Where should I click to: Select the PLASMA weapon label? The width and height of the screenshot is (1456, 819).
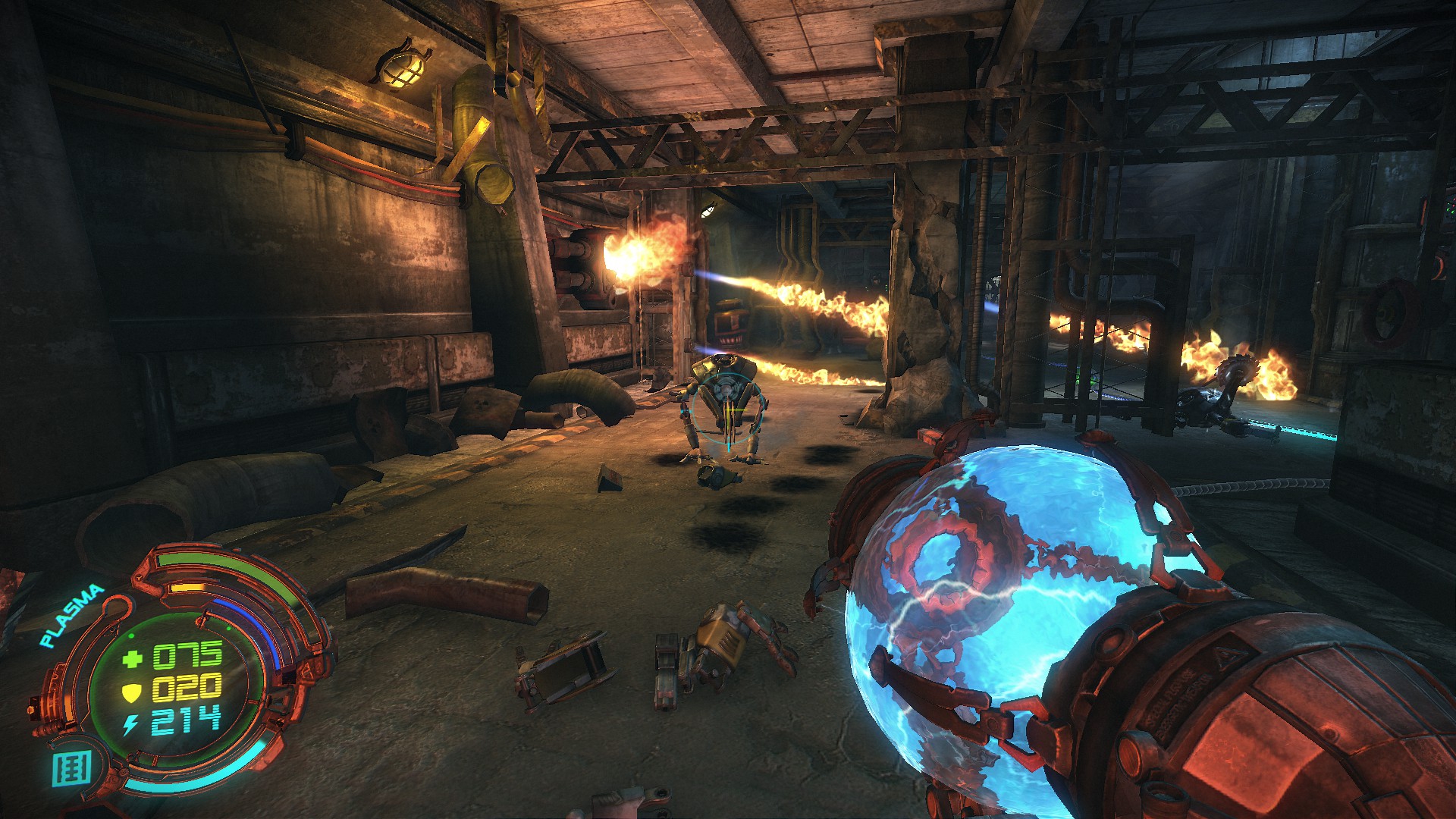pyautogui.click(x=72, y=615)
